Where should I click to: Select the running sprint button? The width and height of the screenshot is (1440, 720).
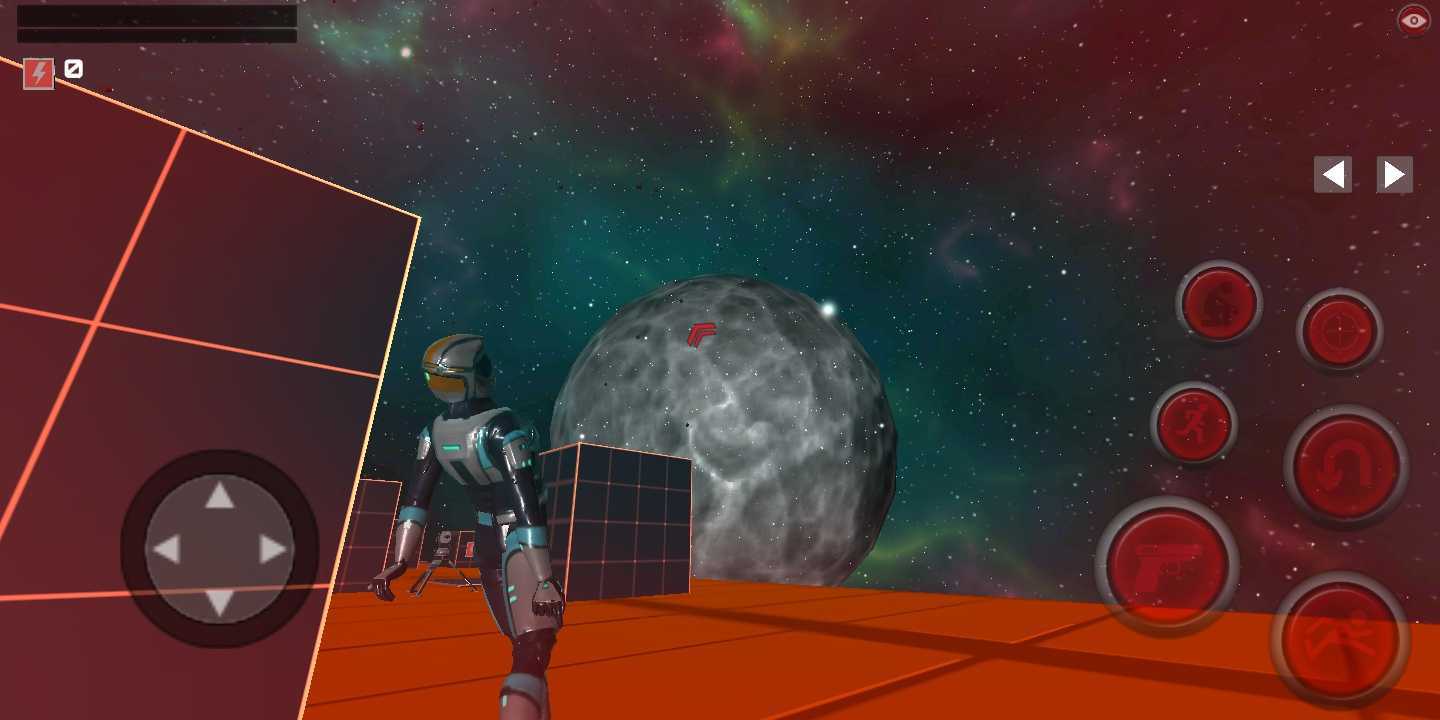click(1195, 422)
